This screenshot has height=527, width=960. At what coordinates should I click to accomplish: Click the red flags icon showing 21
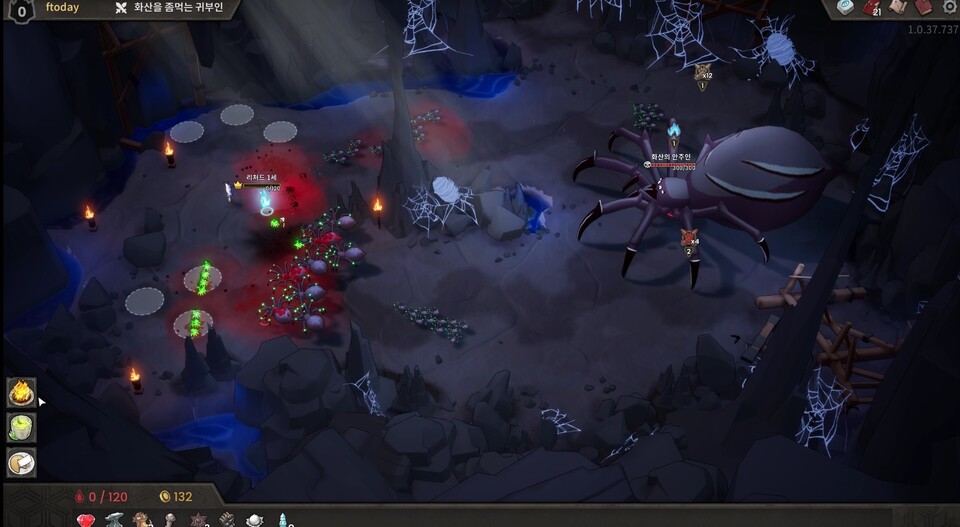point(872,8)
